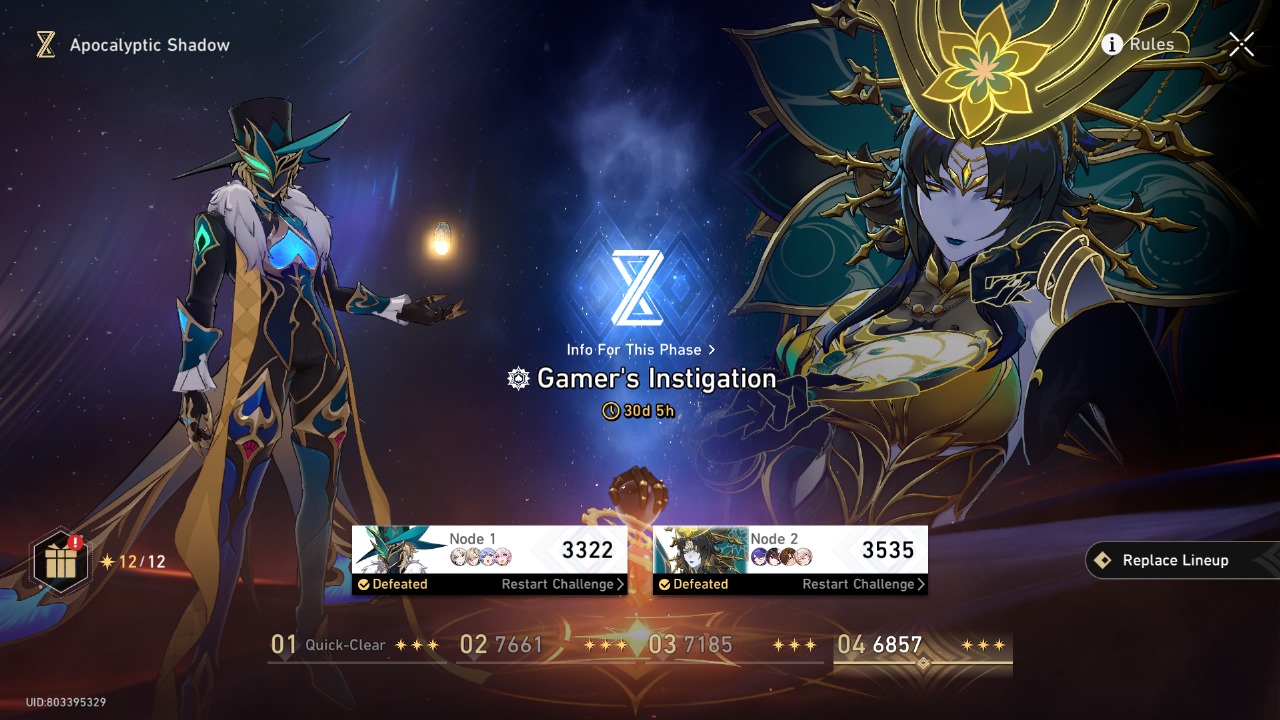Click the Defeated checkmark on Node 1
The image size is (1280, 720).
(x=364, y=585)
